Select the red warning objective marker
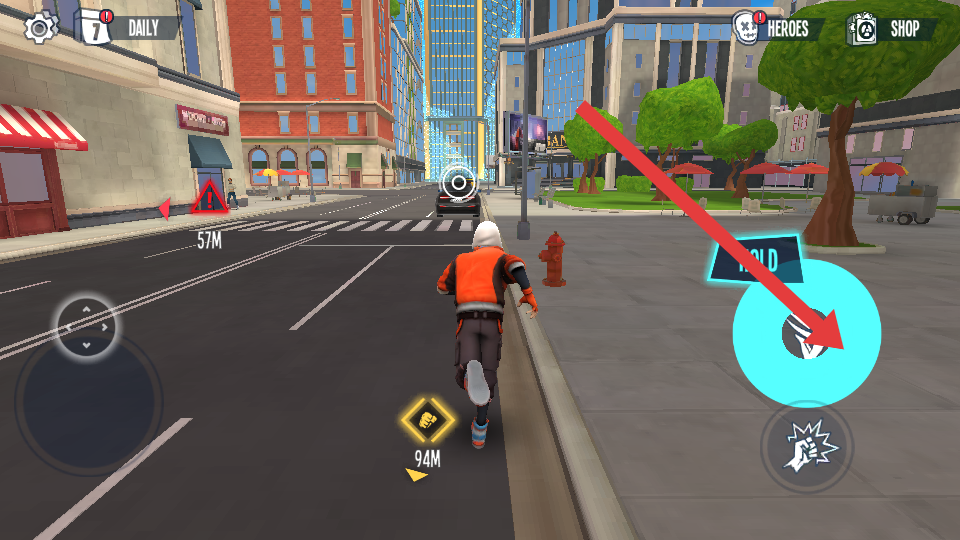This screenshot has width=960, height=540. coord(209,198)
